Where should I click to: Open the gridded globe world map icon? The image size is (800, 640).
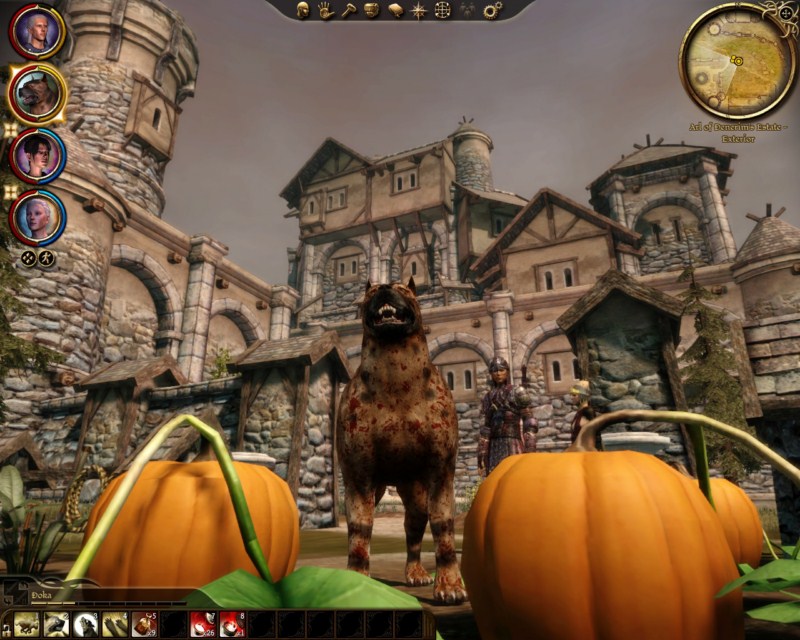click(x=442, y=10)
